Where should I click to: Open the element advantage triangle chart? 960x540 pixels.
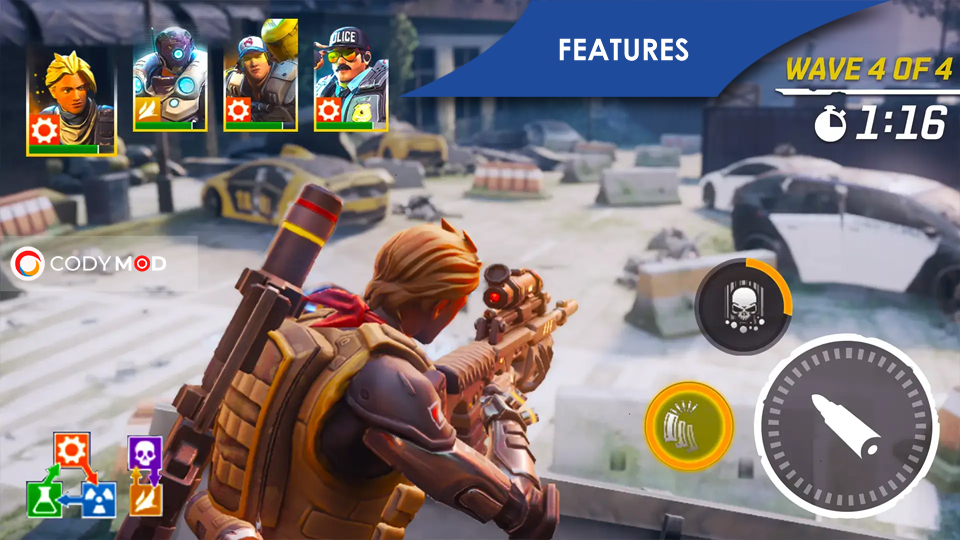(72, 476)
